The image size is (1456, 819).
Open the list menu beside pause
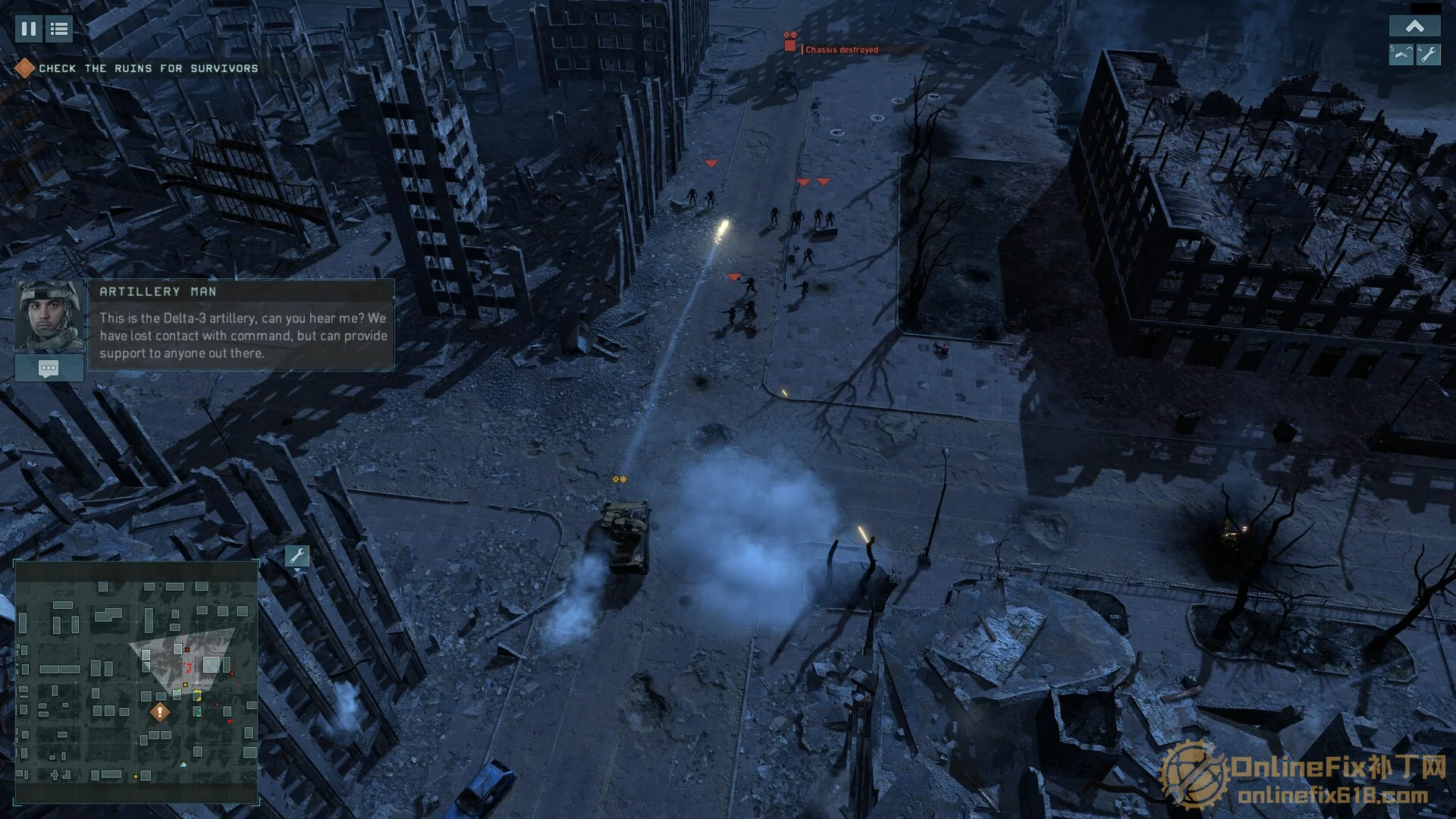[x=59, y=29]
